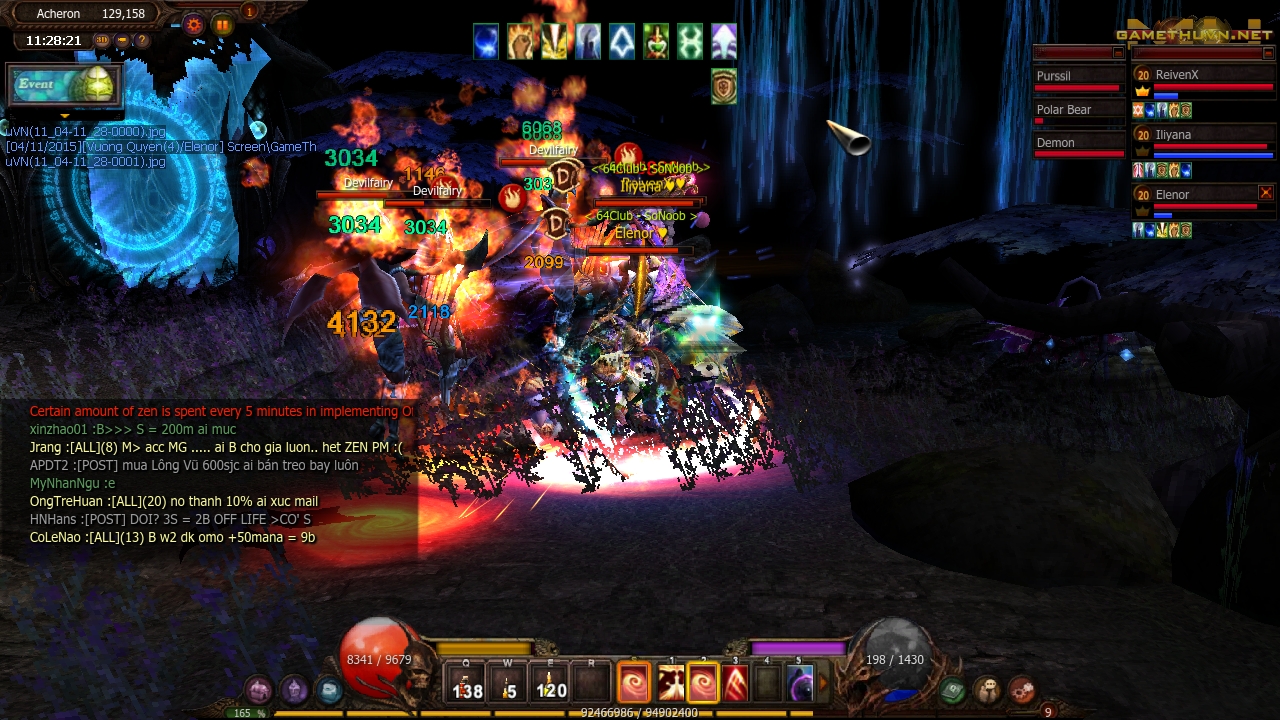Open the green book menu icon

pyautogui.click(x=953, y=689)
